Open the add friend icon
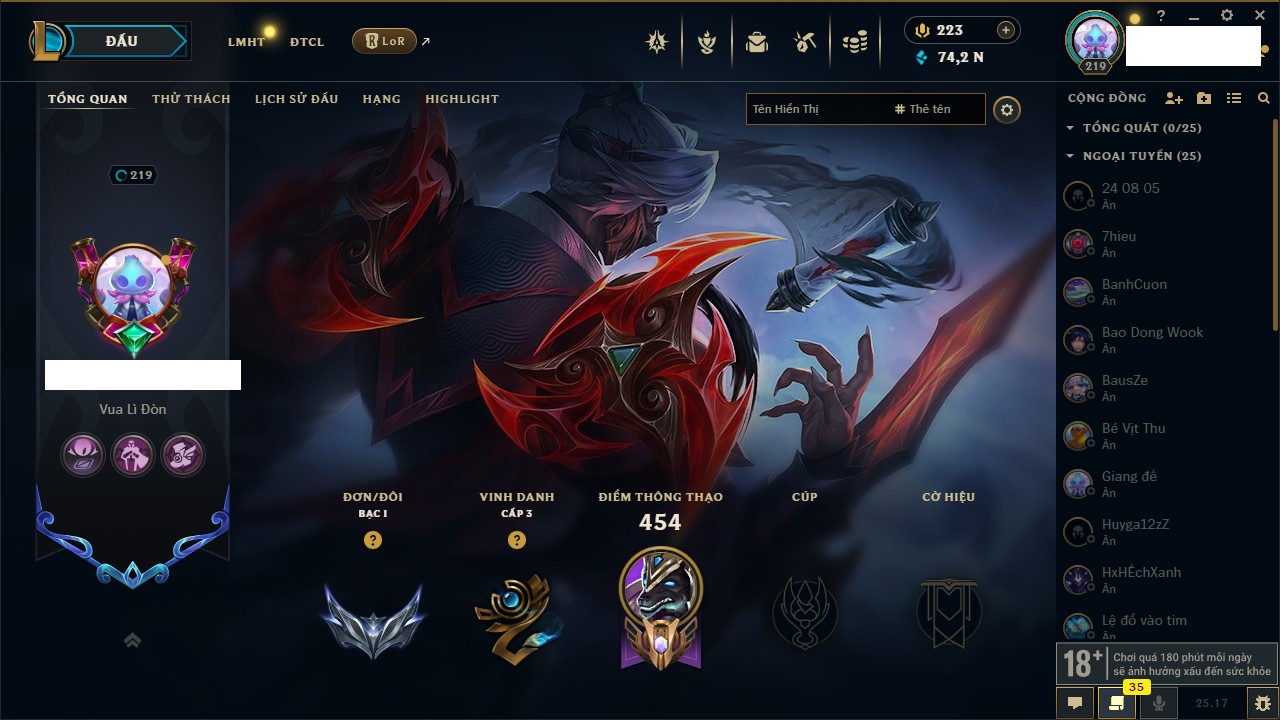Viewport: 1280px width, 720px height. tap(1174, 98)
